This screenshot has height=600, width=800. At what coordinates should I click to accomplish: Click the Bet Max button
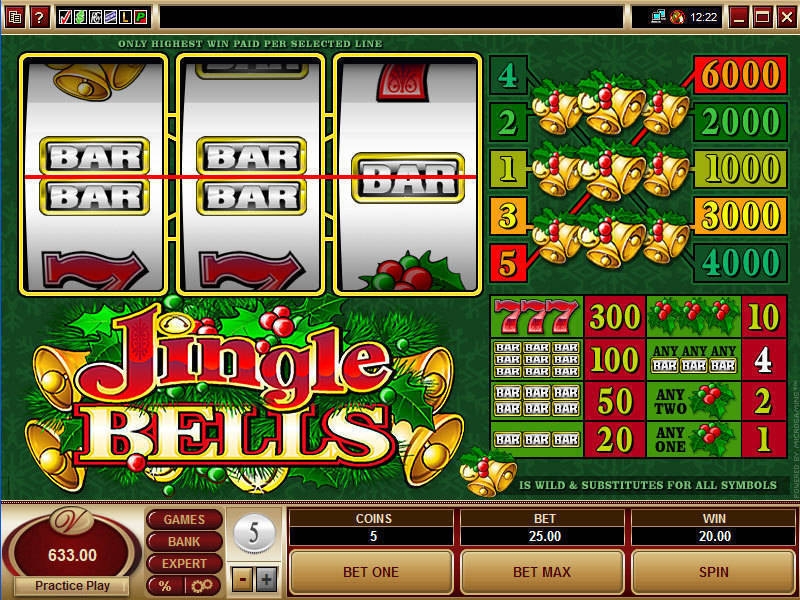[542, 572]
